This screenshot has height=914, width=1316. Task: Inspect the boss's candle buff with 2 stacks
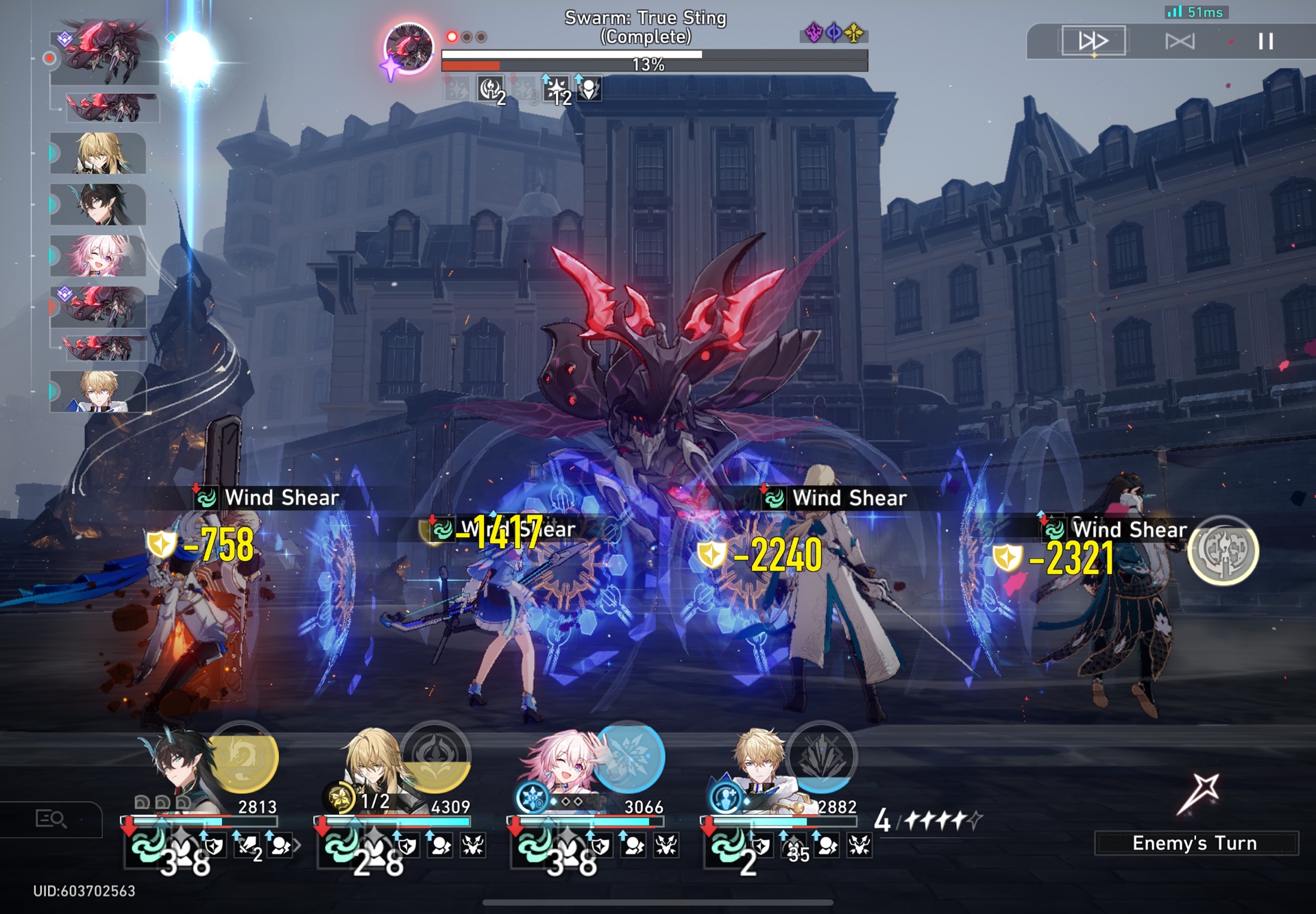(492, 90)
